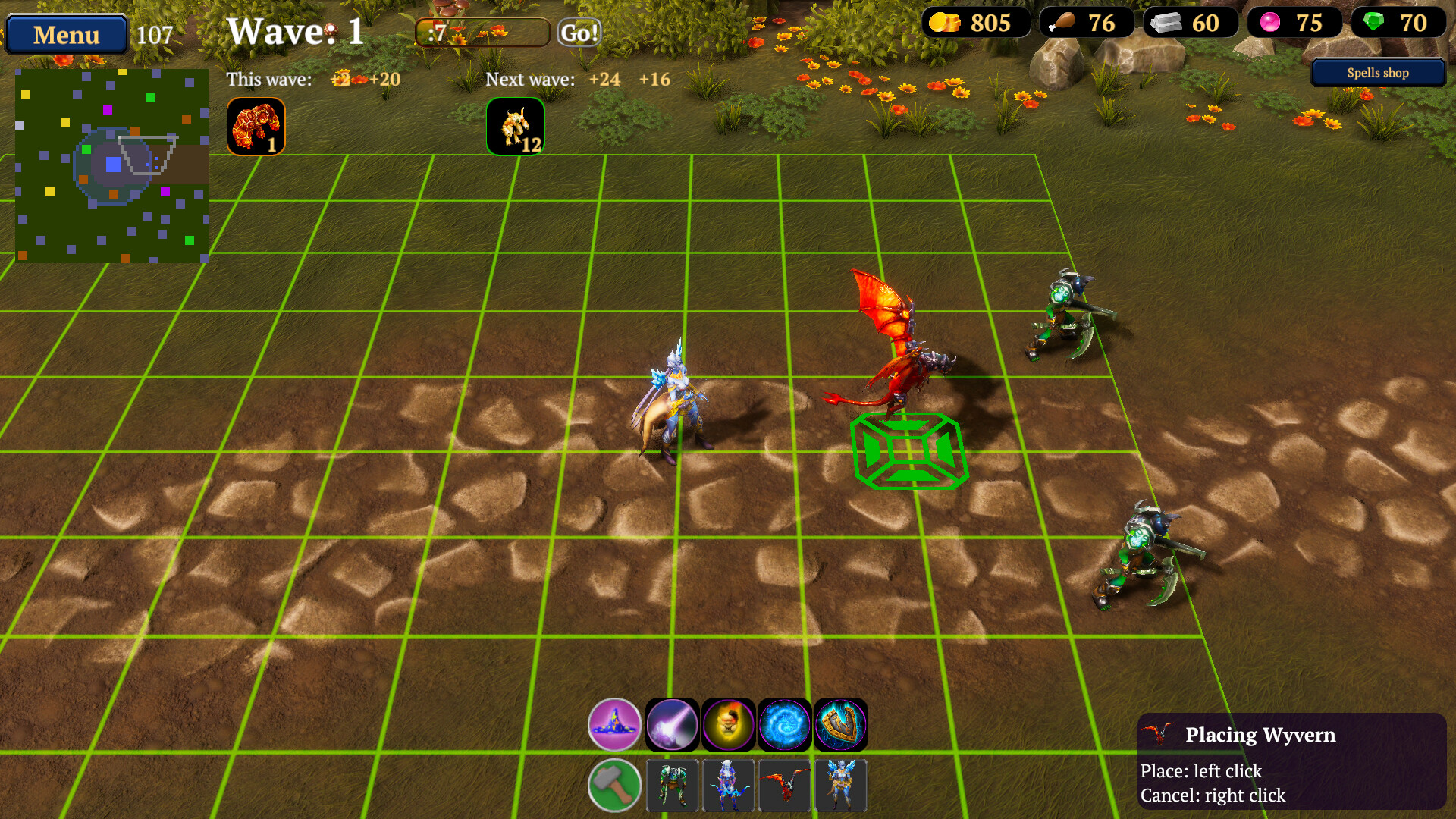Select the orc warrior unit thumbnail
Image resolution: width=1456 pixels, height=819 pixels.
point(672,785)
